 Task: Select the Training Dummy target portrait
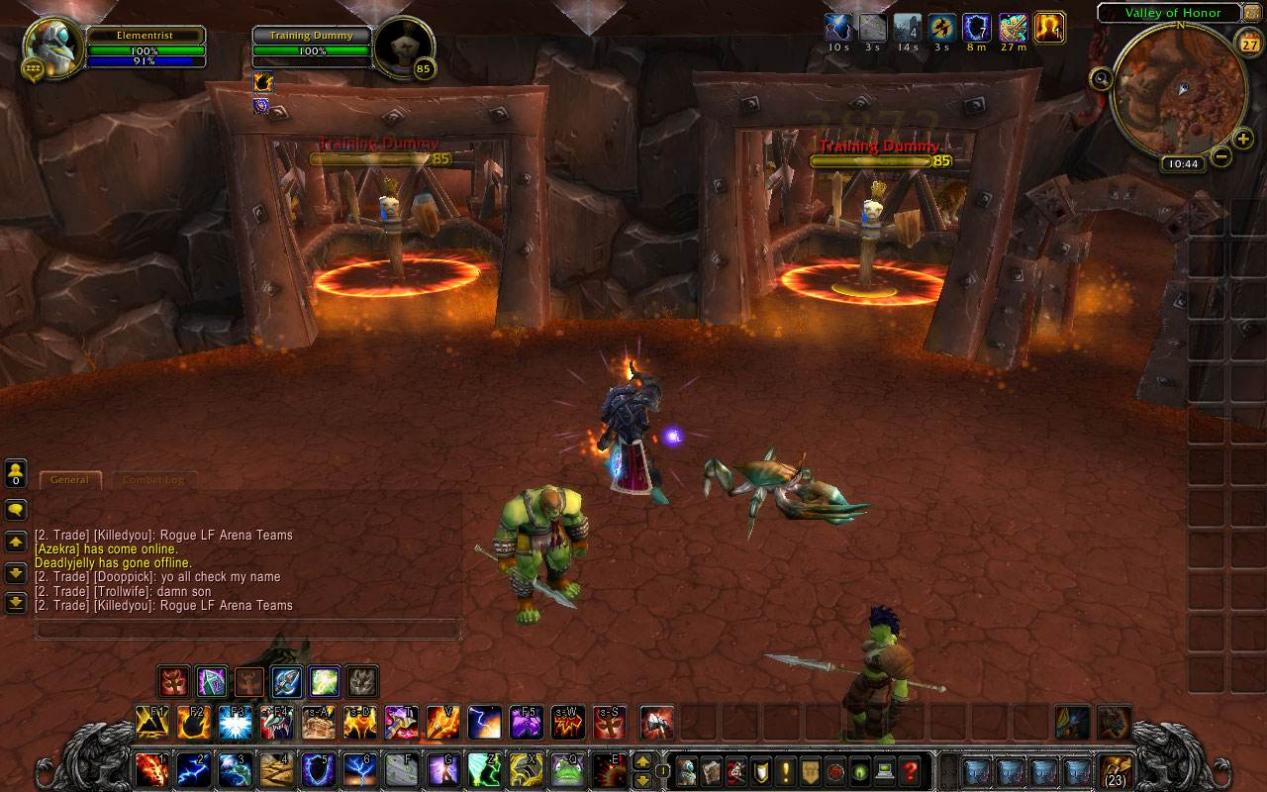pos(405,47)
